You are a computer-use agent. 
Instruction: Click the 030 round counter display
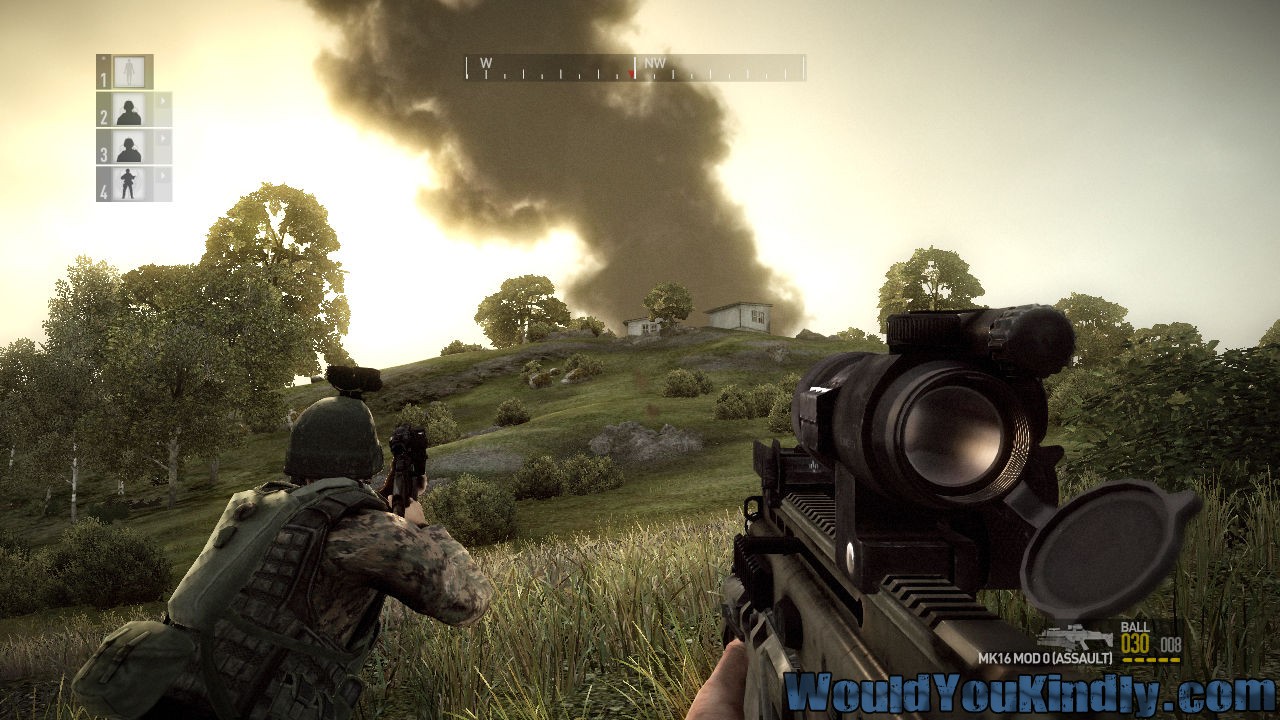pos(1134,644)
